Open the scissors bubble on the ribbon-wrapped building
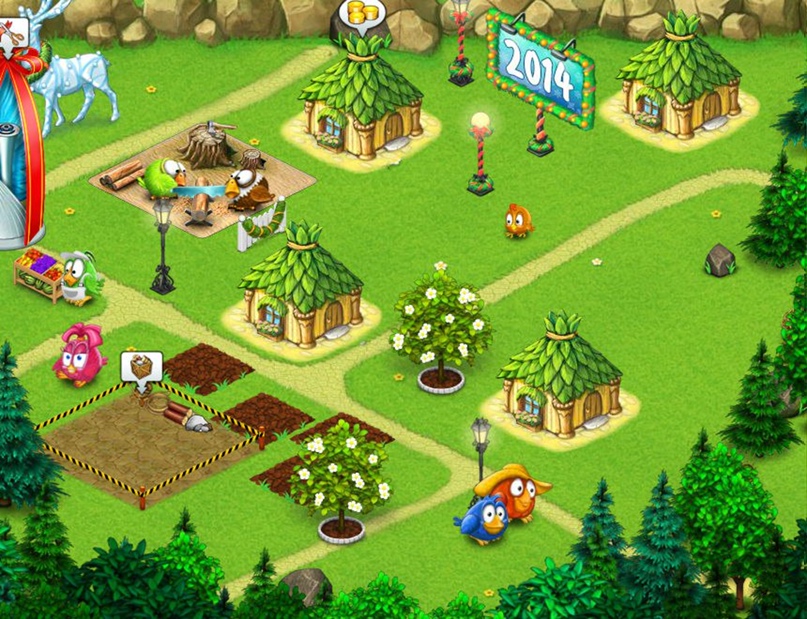 12,32
